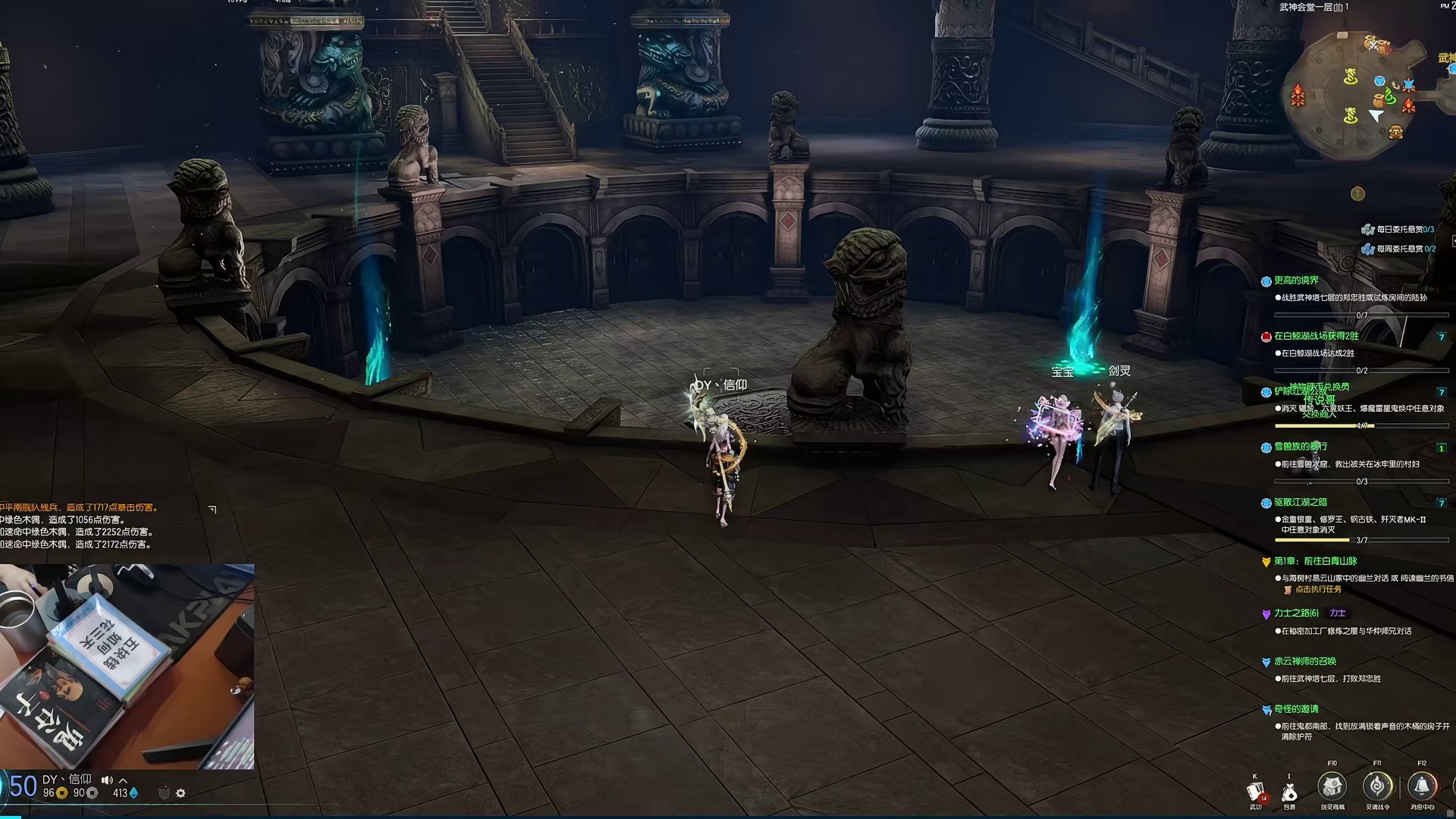1456x819 pixels.
Task: Open the 剑灵商城 shop icon
Action: [1332, 787]
